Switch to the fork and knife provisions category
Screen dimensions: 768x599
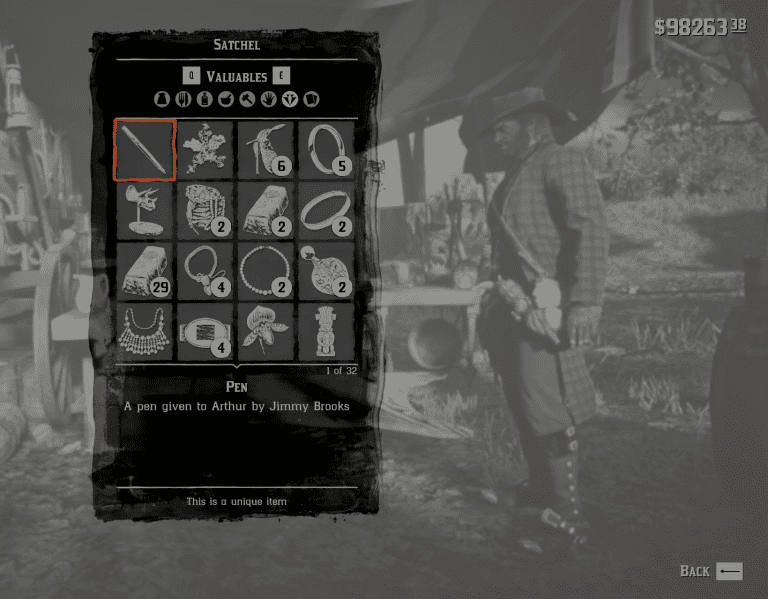[x=182, y=99]
